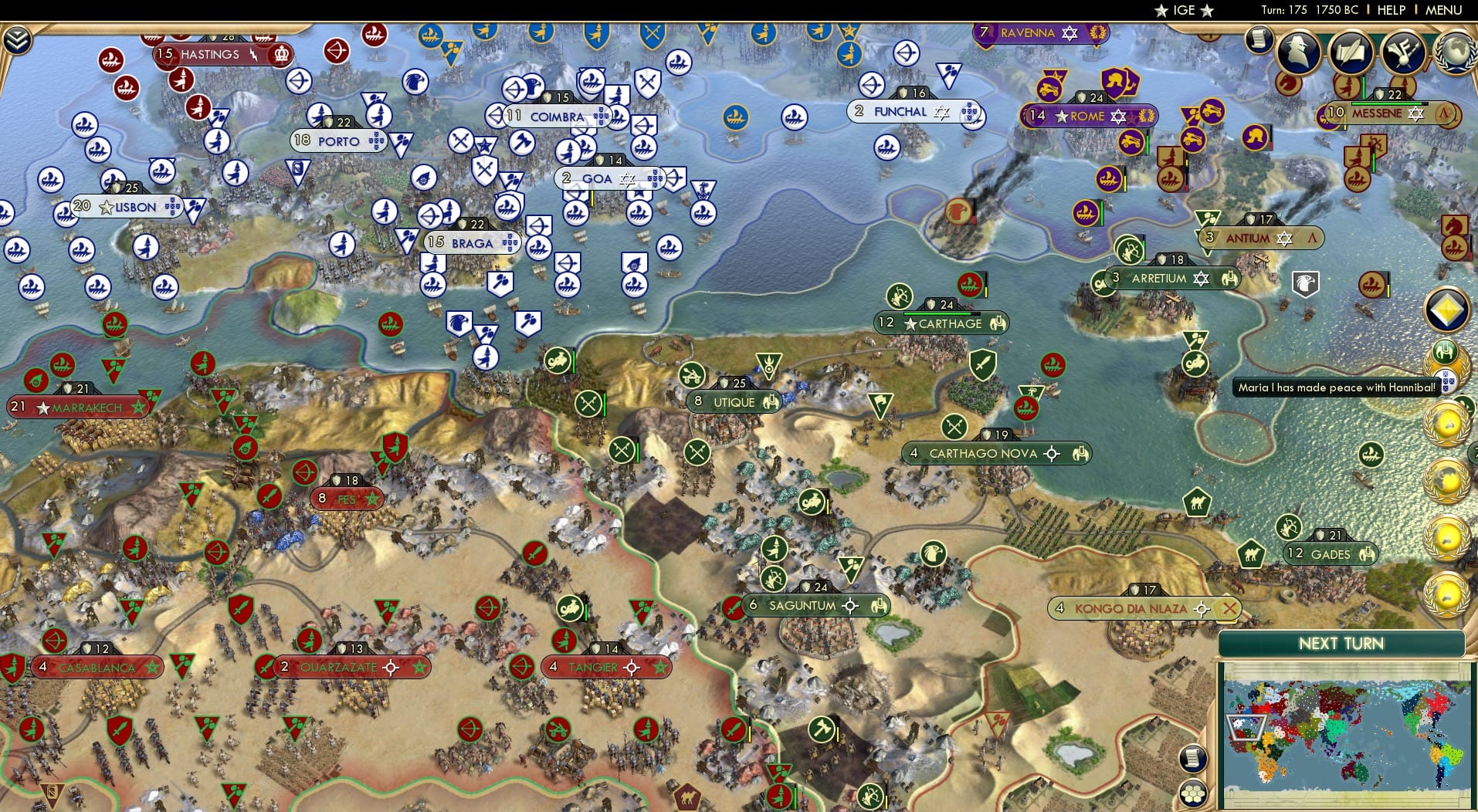Open the Culture overview (artist icon)

(x=1403, y=52)
